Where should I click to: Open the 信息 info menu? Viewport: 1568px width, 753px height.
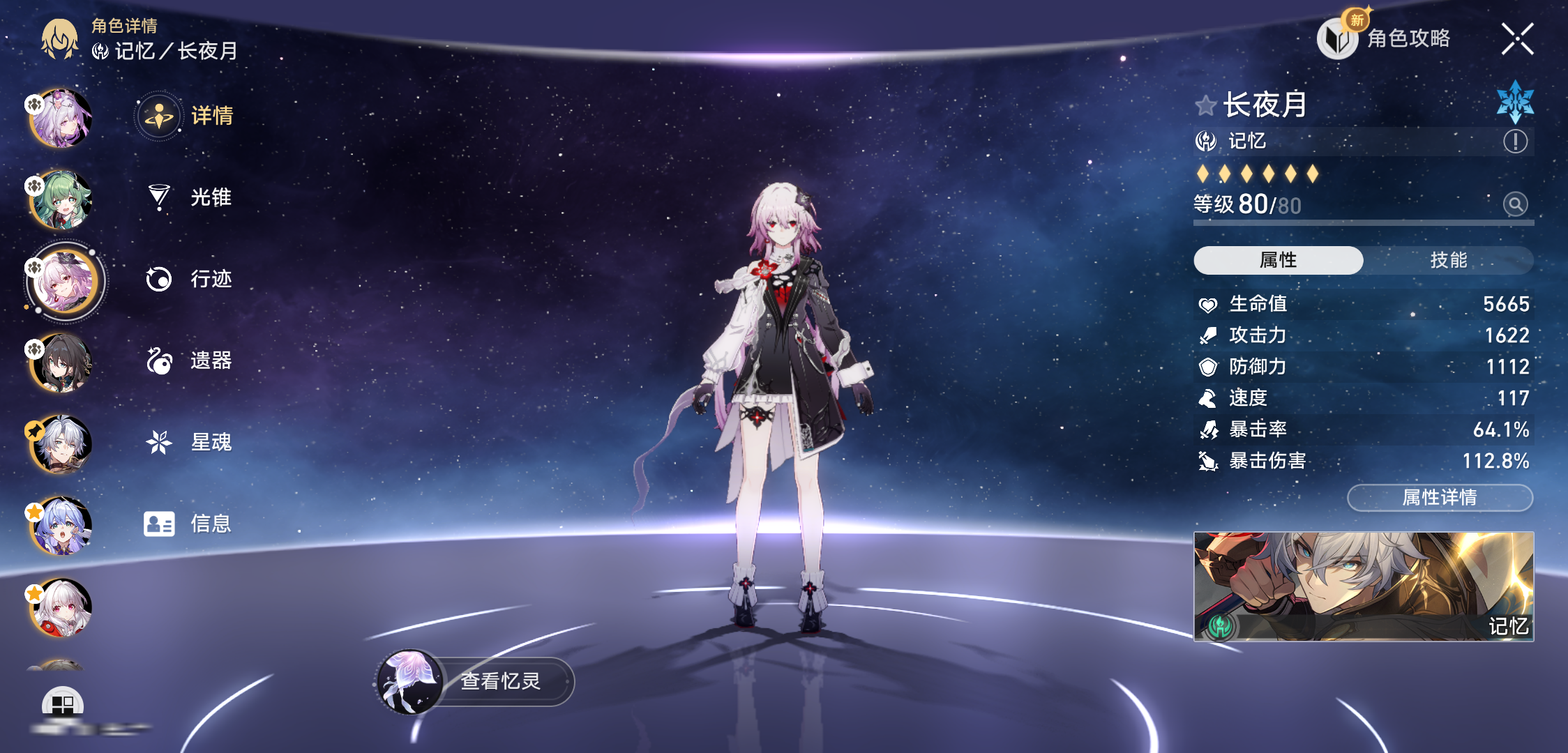click(188, 524)
